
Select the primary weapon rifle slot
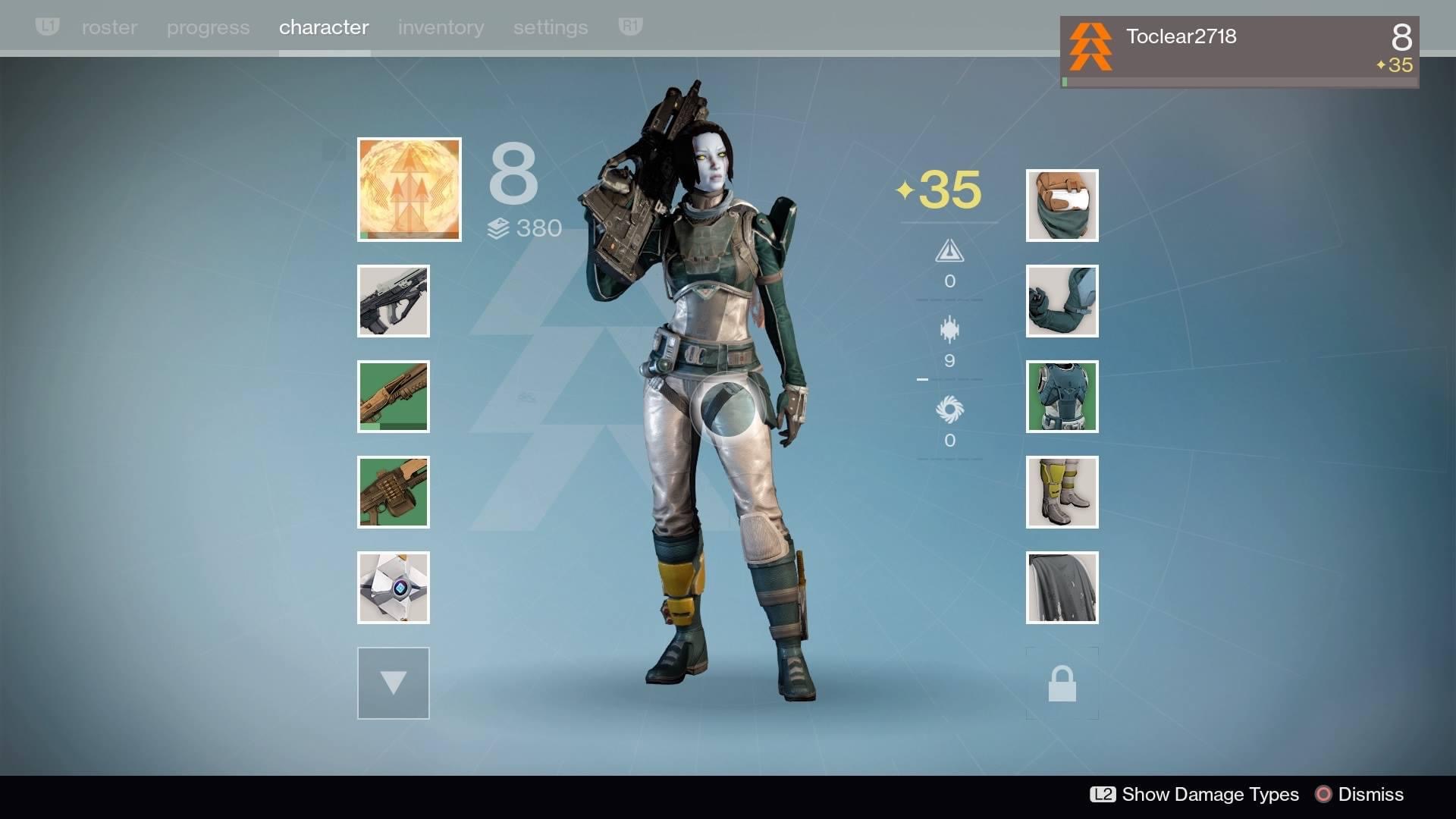pos(393,301)
